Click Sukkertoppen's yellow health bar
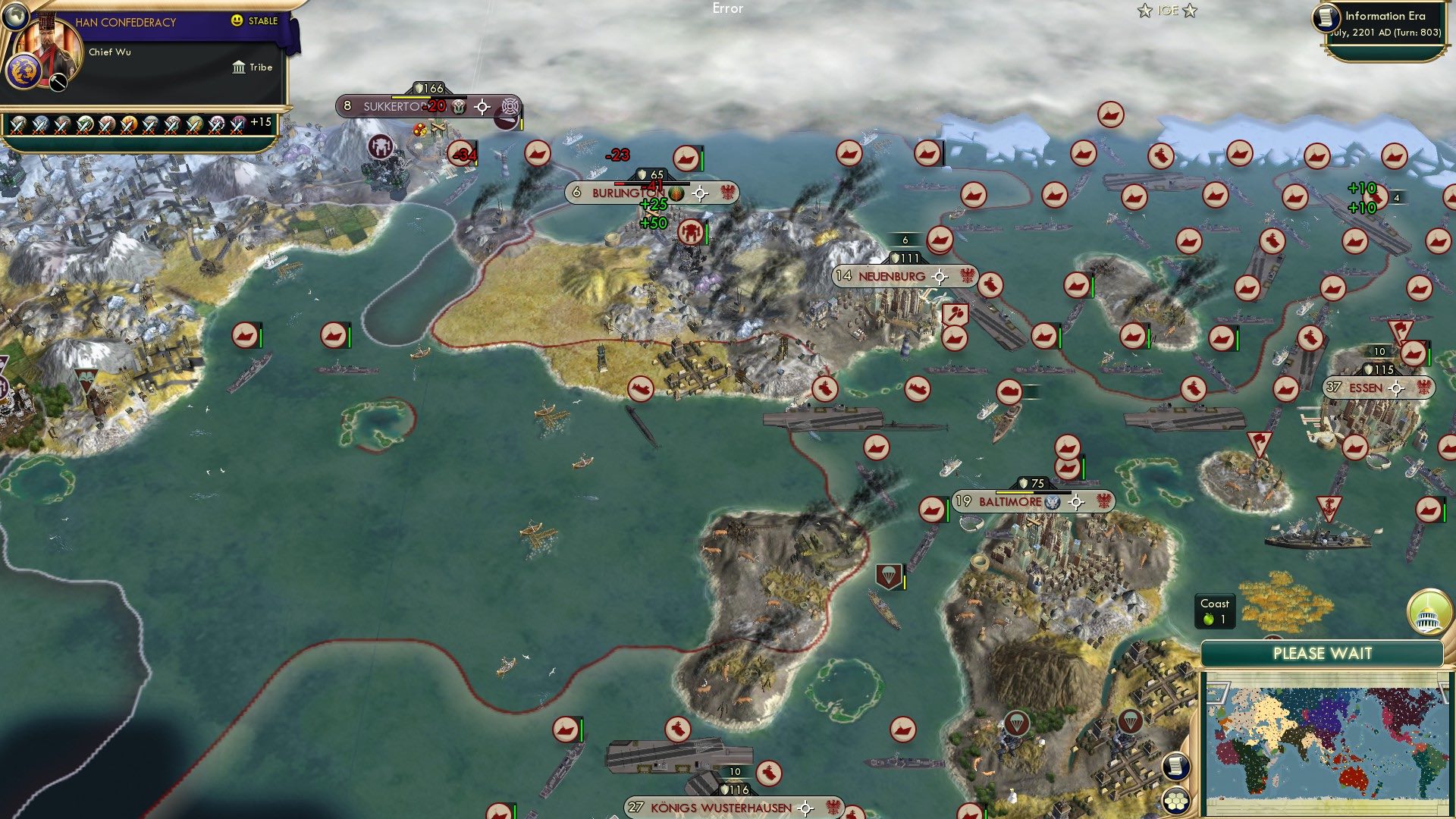Image resolution: width=1456 pixels, height=819 pixels. [x=409, y=97]
